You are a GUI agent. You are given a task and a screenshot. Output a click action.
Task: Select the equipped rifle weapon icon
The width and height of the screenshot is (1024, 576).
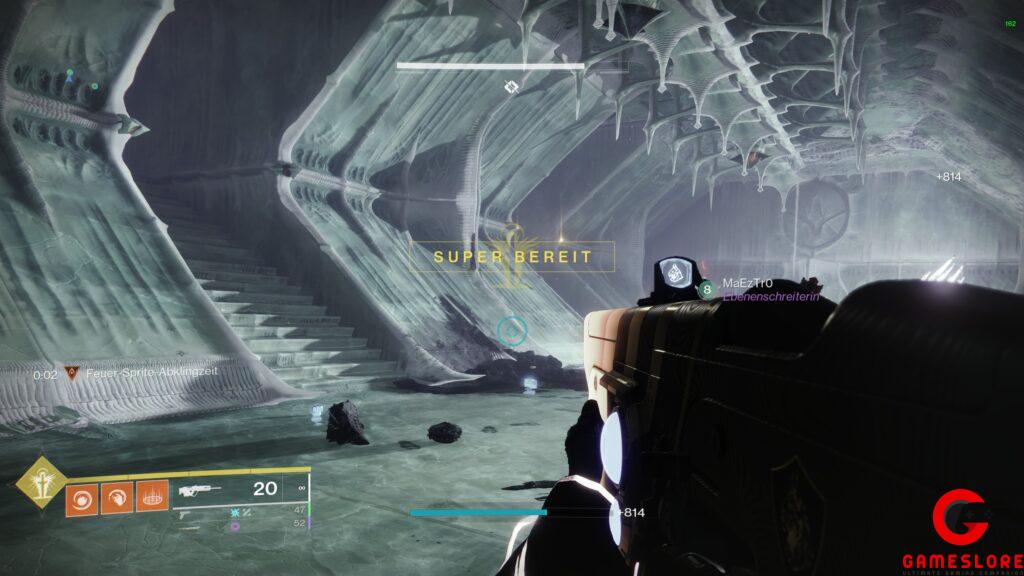pyautogui.click(x=199, y=490)
